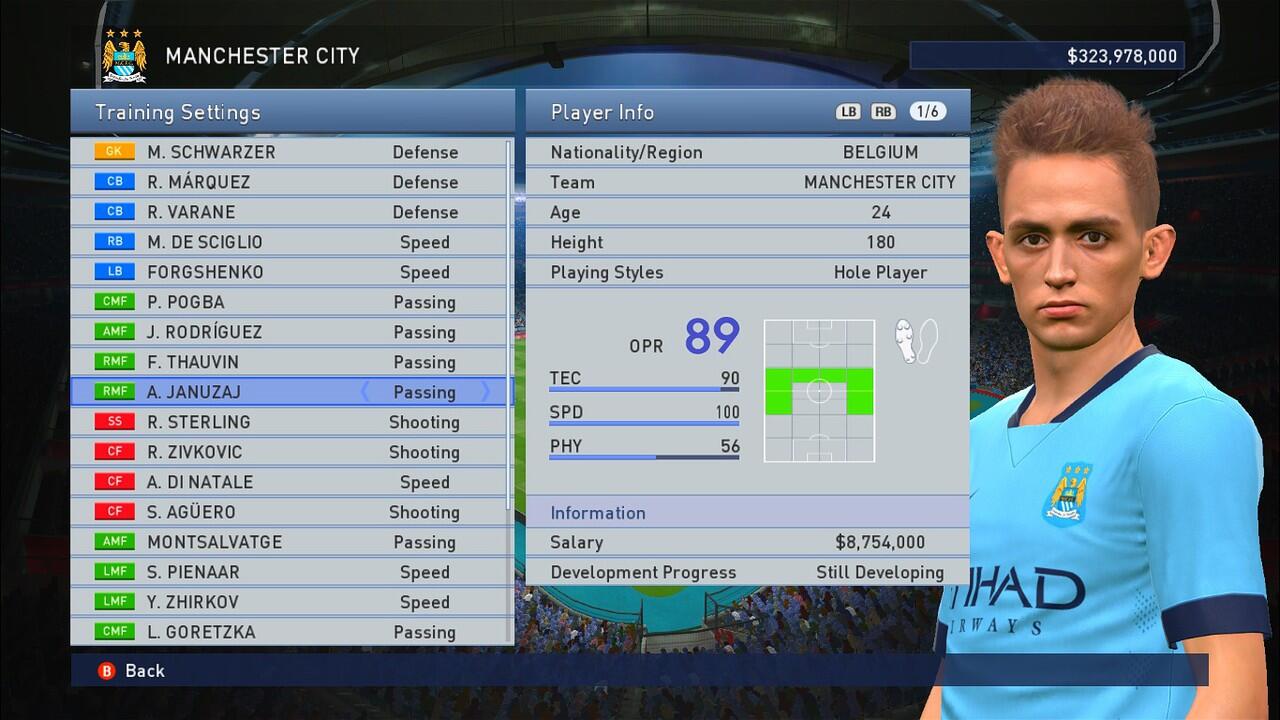Cycle Januzaj's training focus with the left arrow
Viewport: 1280px width, 720px height.
click(x=365, y=392)
